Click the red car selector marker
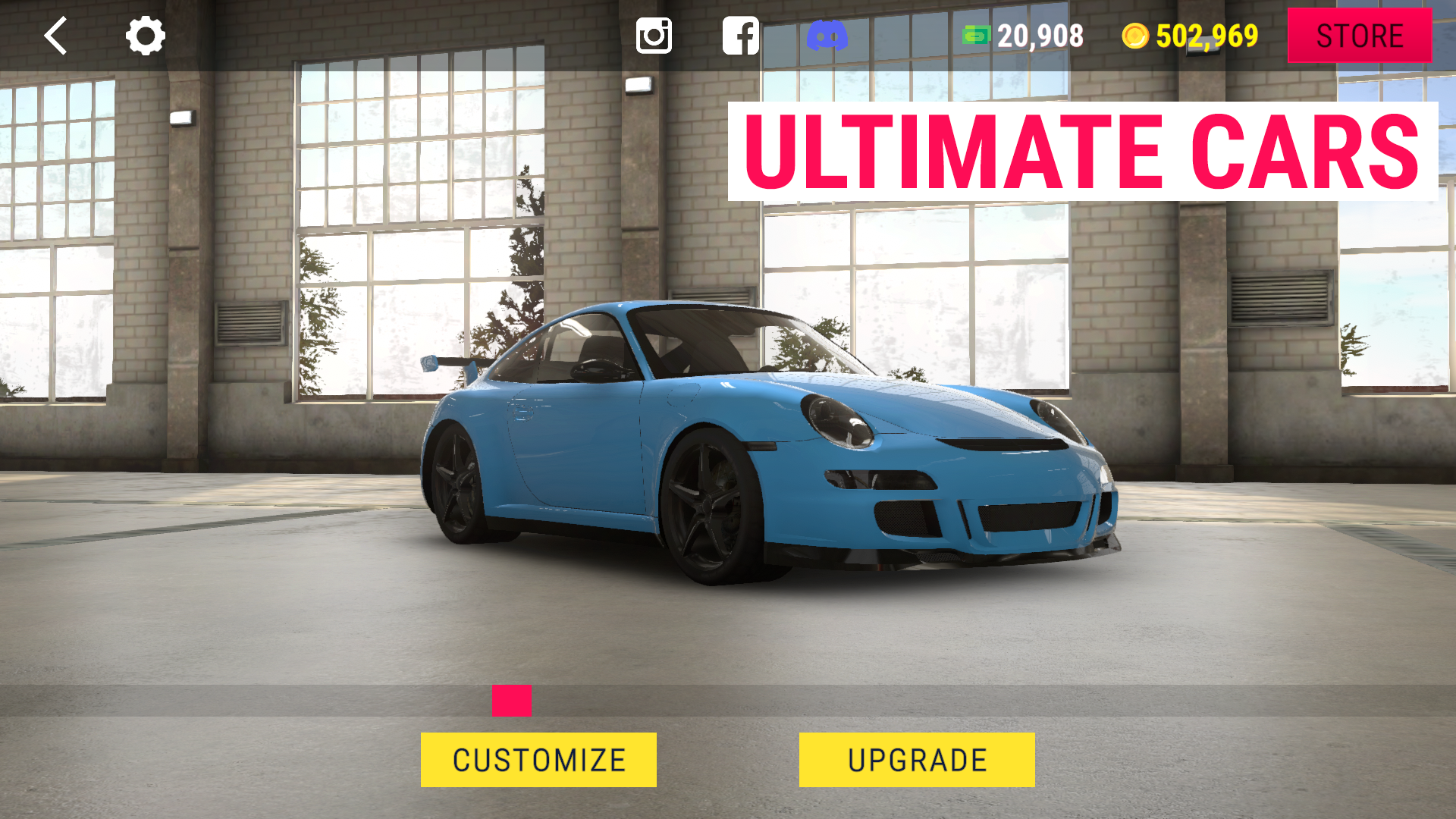The image size is (1456, 819). click(x=512, y=701)
